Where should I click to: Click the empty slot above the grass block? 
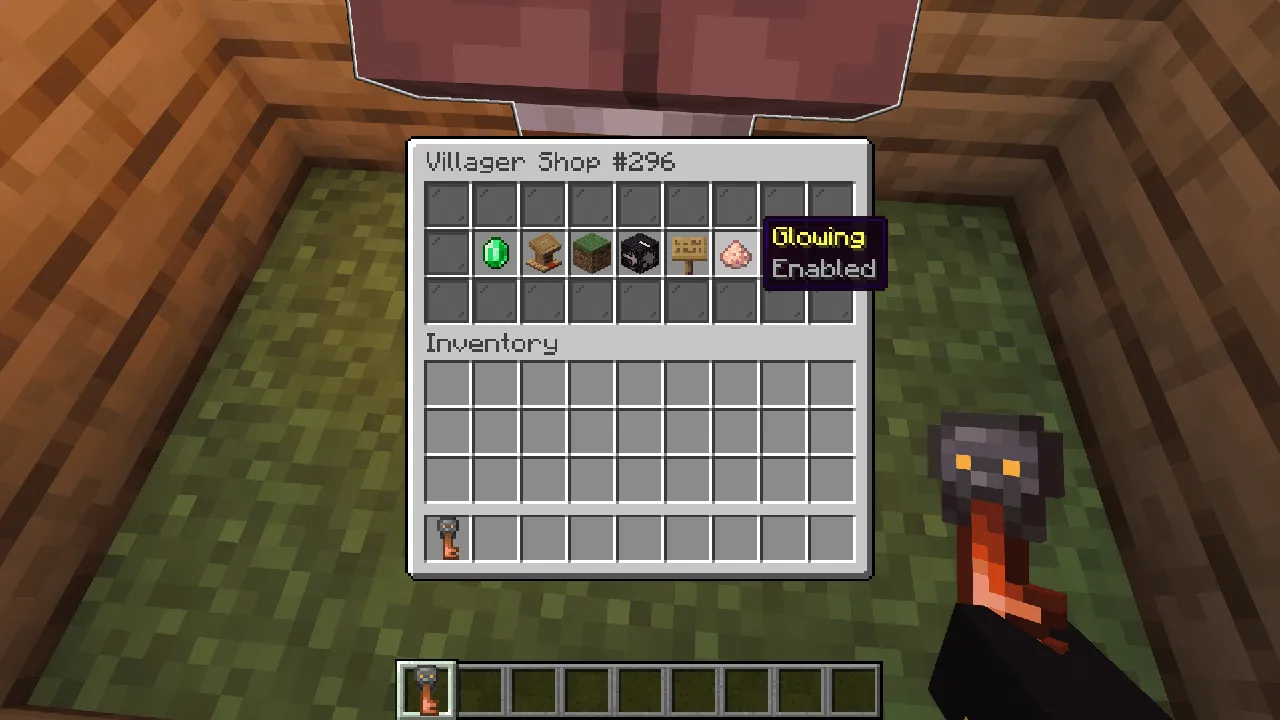(590, 205)
